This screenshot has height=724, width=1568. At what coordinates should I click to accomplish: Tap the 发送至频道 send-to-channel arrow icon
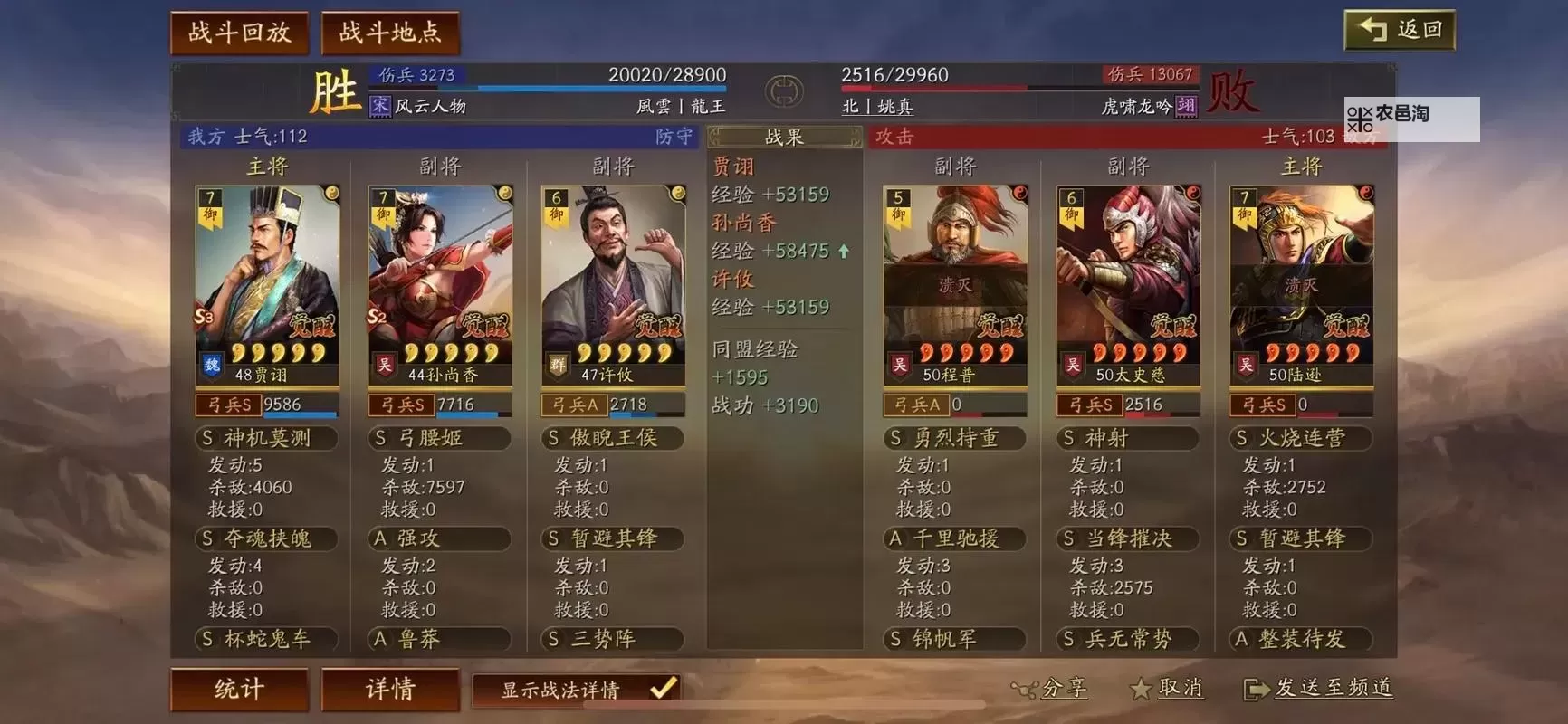[1257, 690]
